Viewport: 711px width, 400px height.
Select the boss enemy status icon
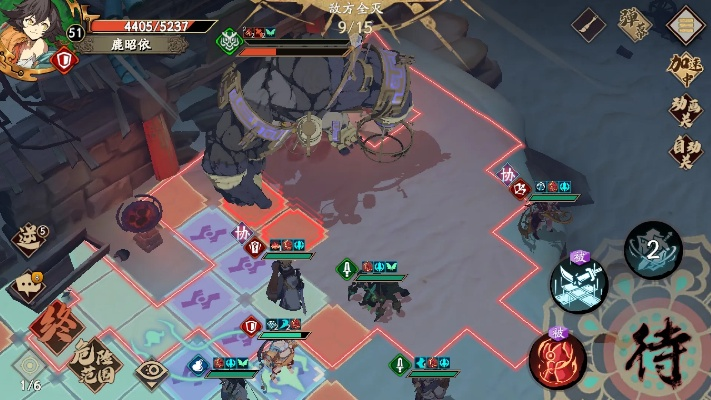pos(229,42)
